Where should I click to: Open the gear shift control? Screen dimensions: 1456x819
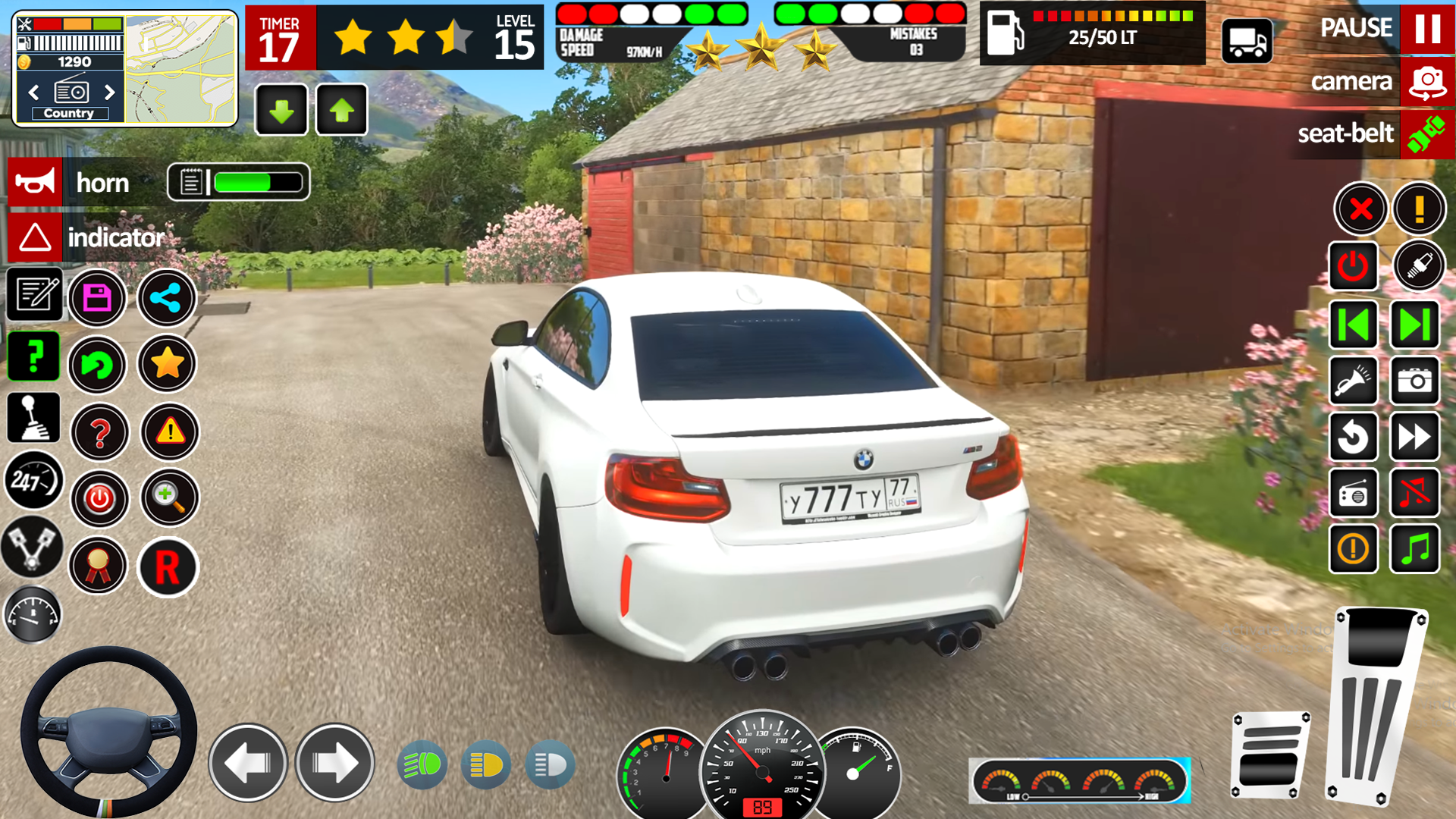[32, 419]
